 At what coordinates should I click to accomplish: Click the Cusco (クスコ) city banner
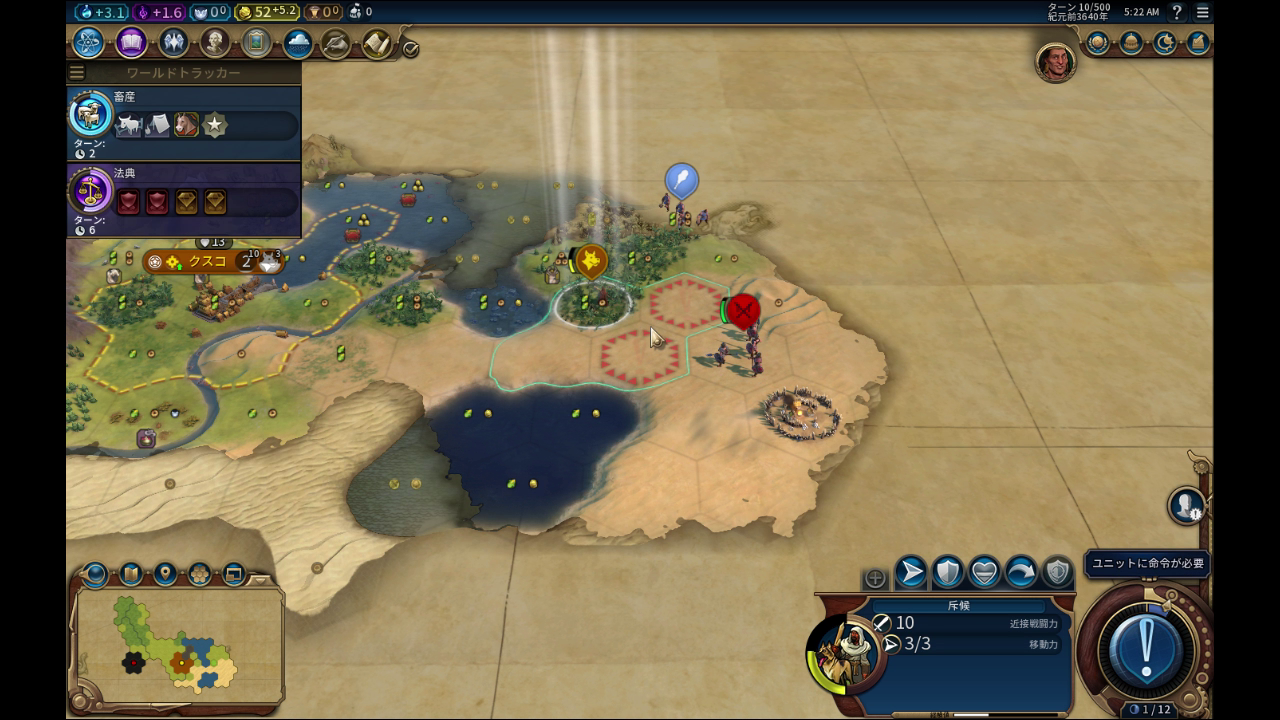(x=208, y=262)
